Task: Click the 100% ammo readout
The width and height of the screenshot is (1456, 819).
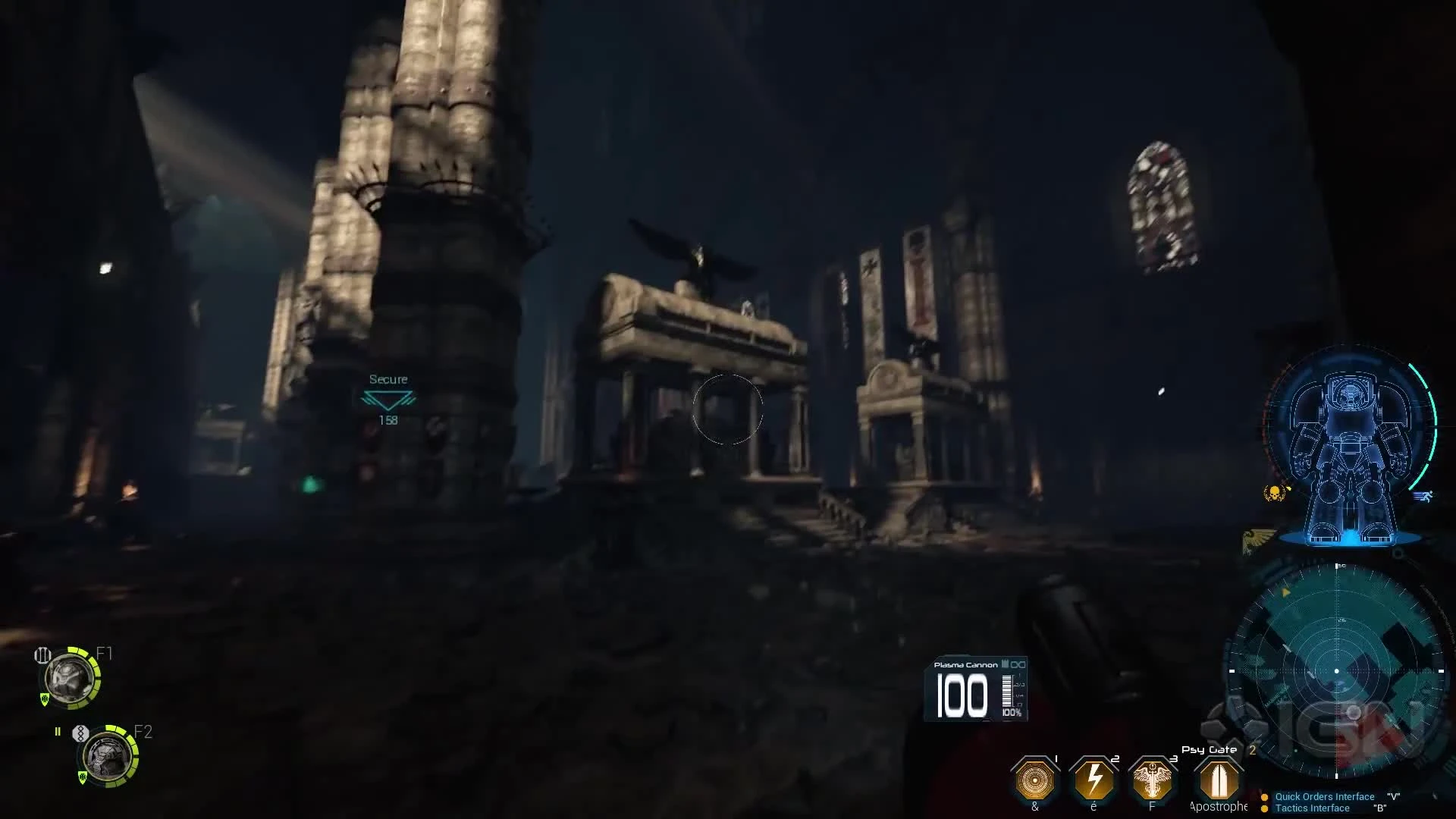Action: click(x=1012, y=713)
